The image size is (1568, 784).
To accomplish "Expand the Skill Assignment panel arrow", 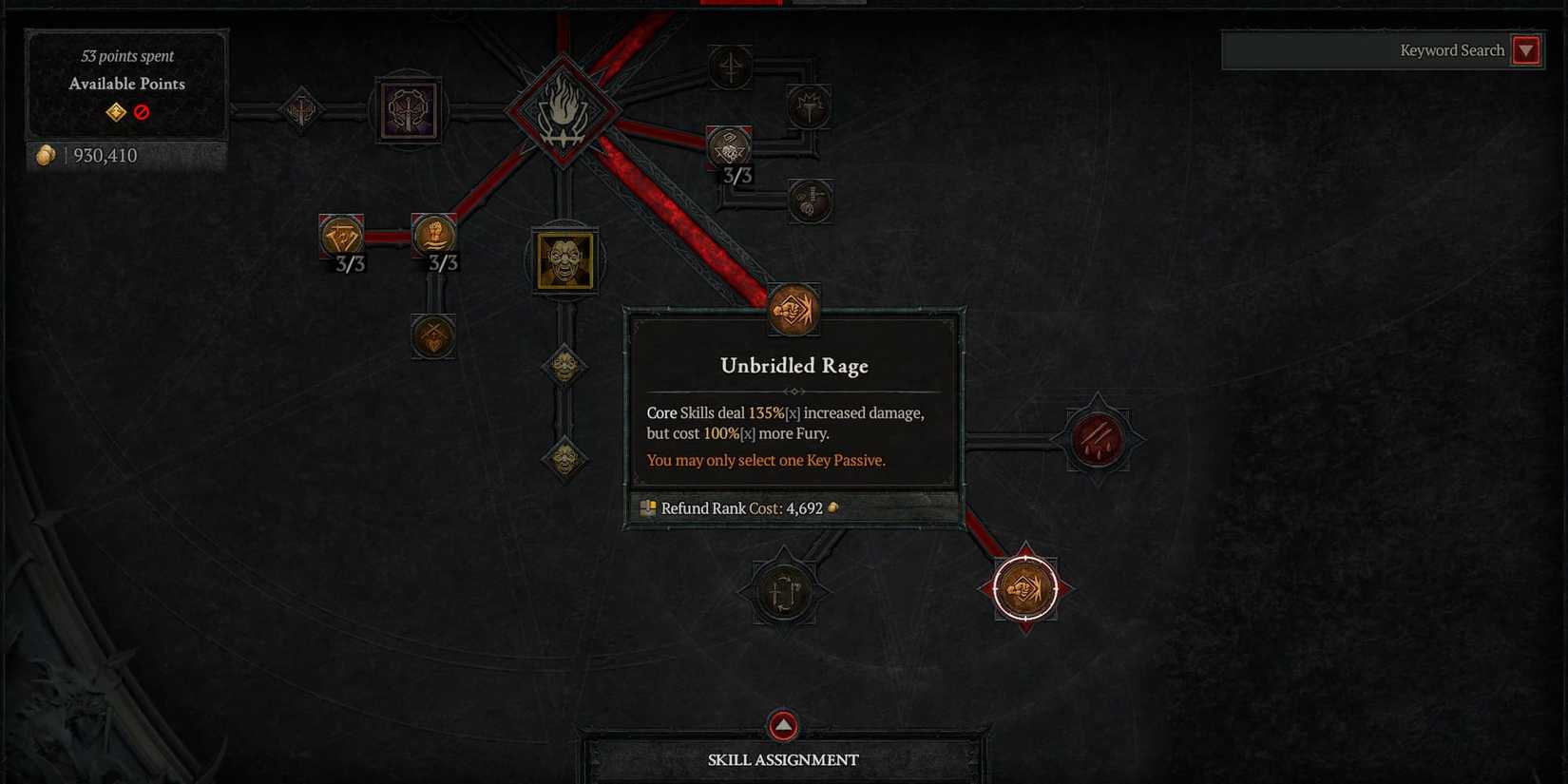I will 782,724.
